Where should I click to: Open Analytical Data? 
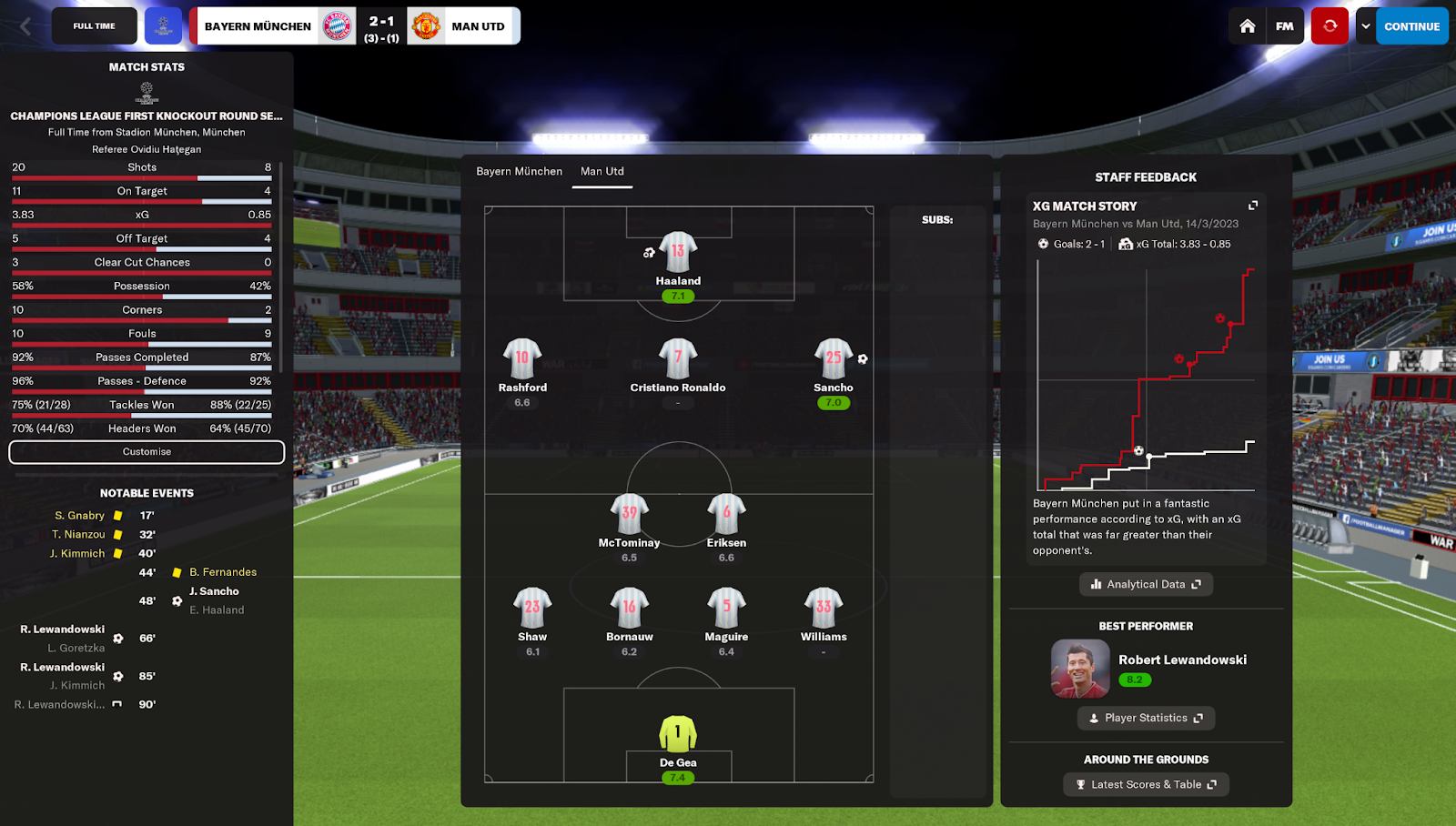[x=1146, y=584]
